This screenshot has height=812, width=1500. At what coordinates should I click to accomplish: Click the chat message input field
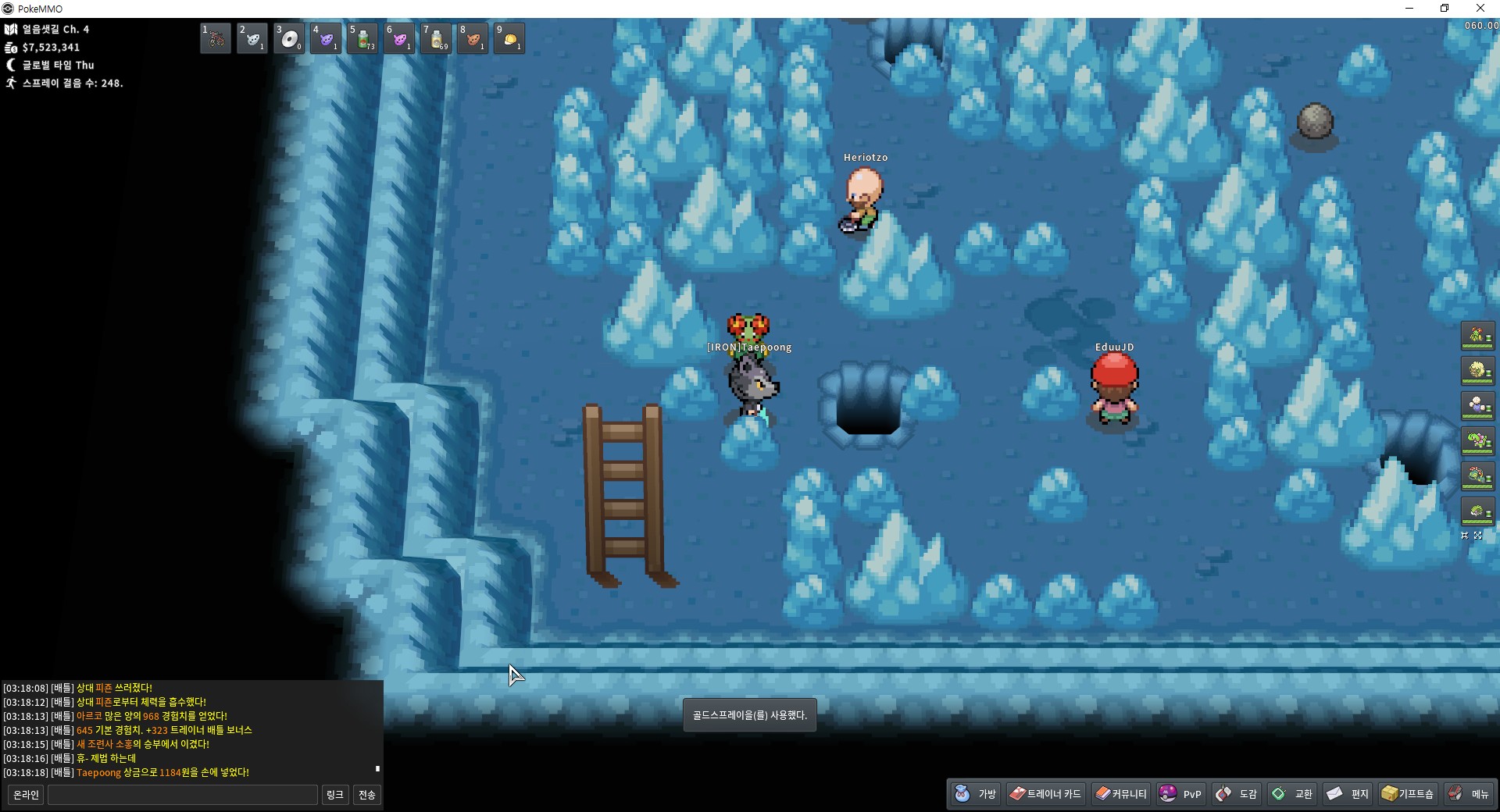(183, 795)
